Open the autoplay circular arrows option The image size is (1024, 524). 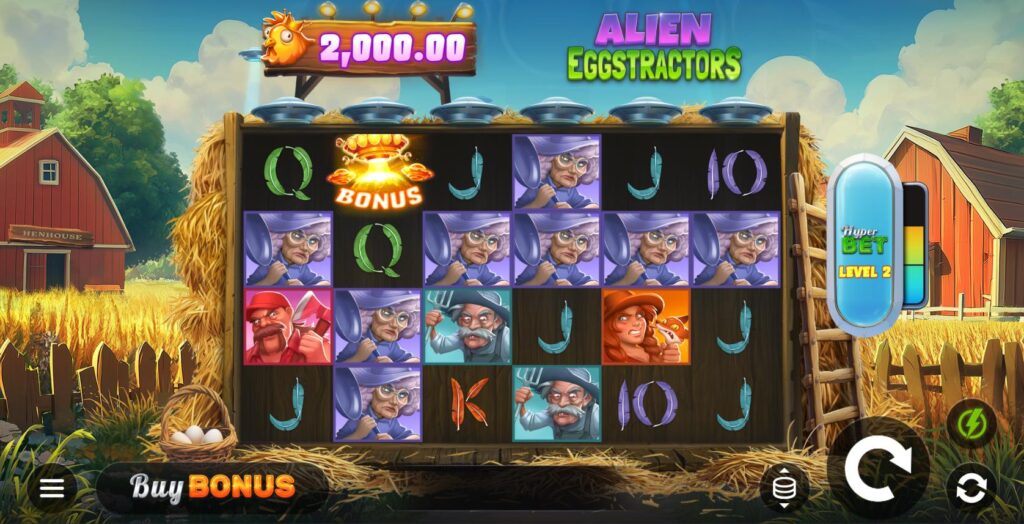(971, 487)
